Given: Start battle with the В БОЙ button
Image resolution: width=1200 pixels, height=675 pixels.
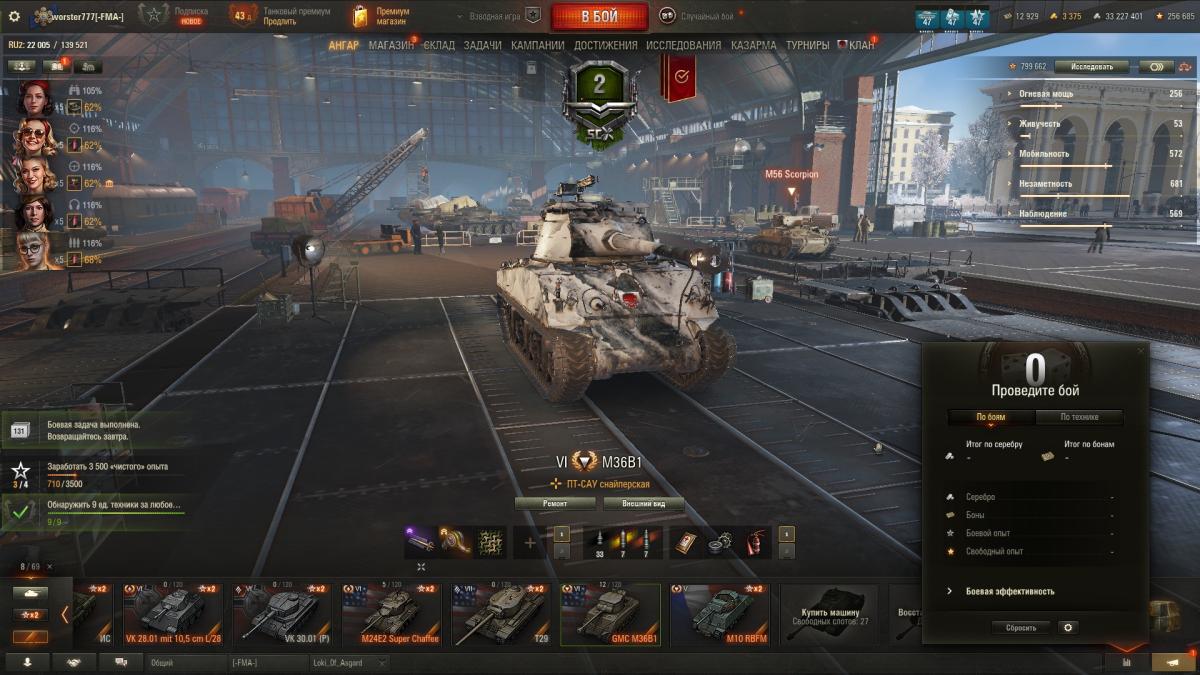Looking at the screenshot, I should pos(600,16).
